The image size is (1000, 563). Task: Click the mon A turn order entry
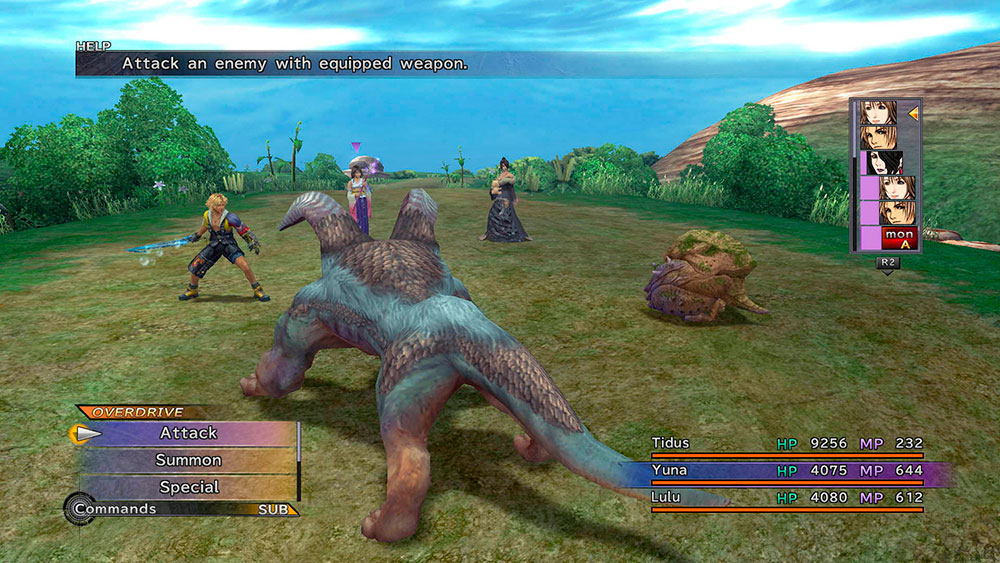tap(899, 237)
